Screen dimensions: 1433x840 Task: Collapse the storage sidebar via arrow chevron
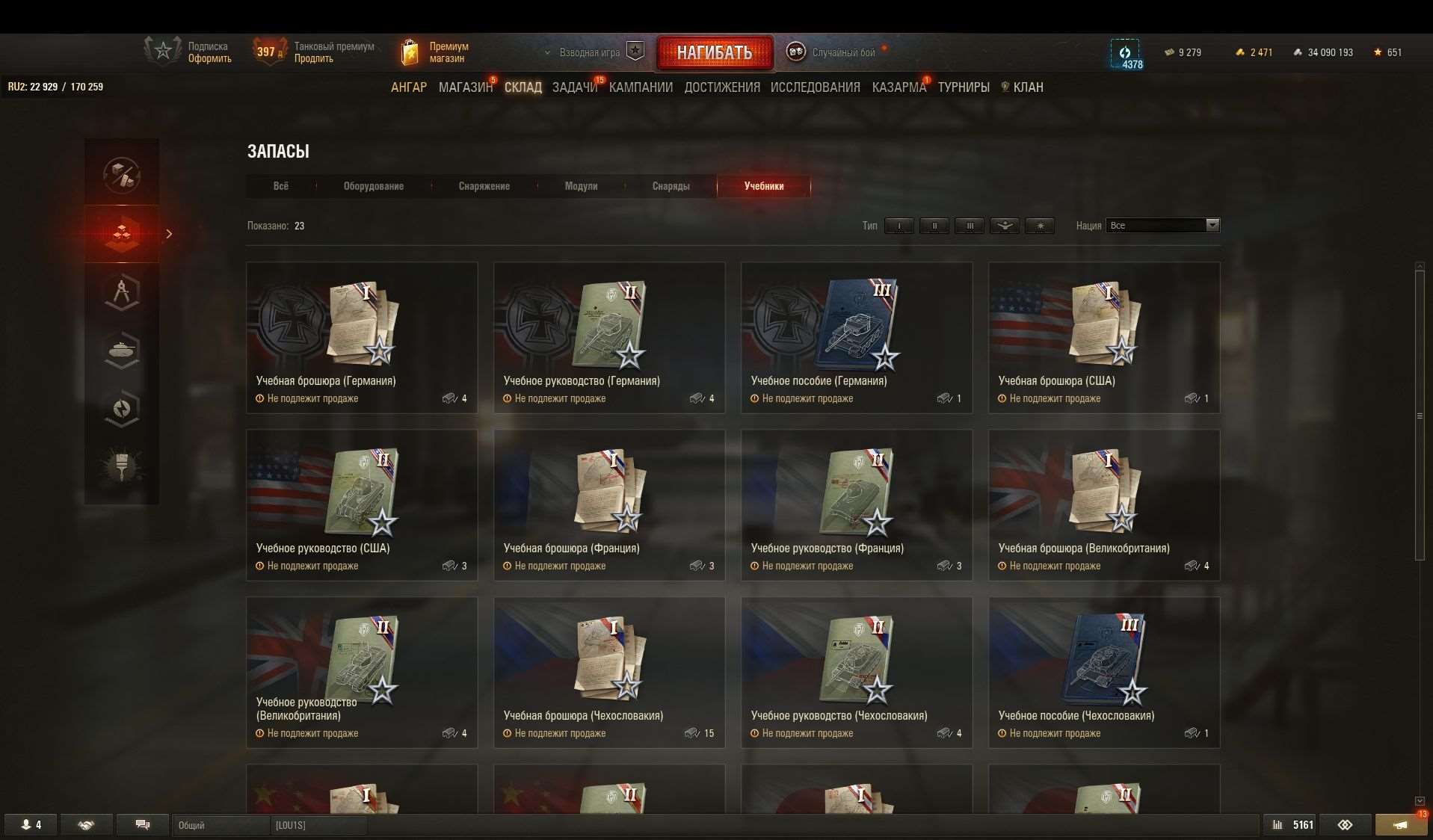[170, 234]
